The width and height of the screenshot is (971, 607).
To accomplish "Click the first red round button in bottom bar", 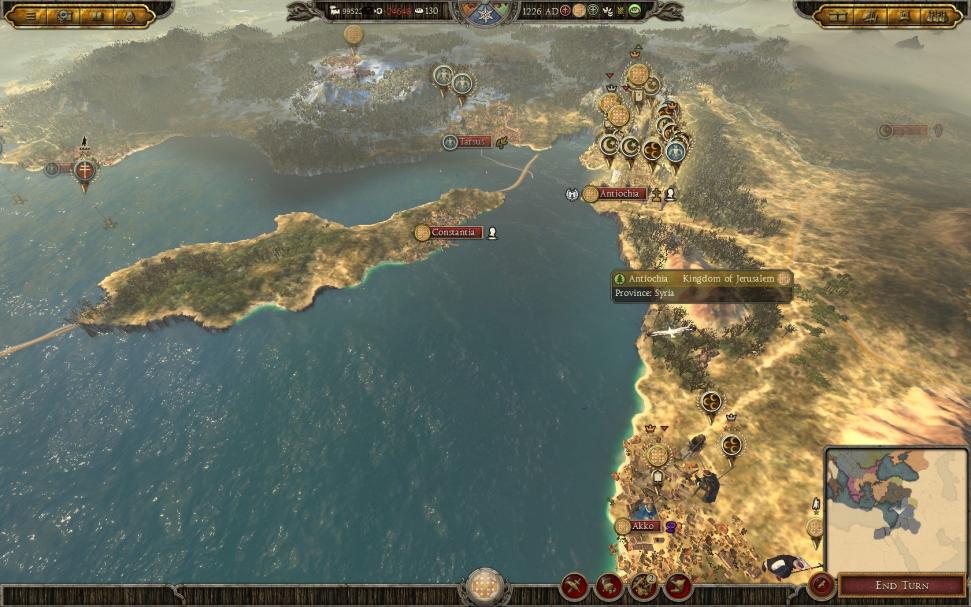I will coord(575,586).
